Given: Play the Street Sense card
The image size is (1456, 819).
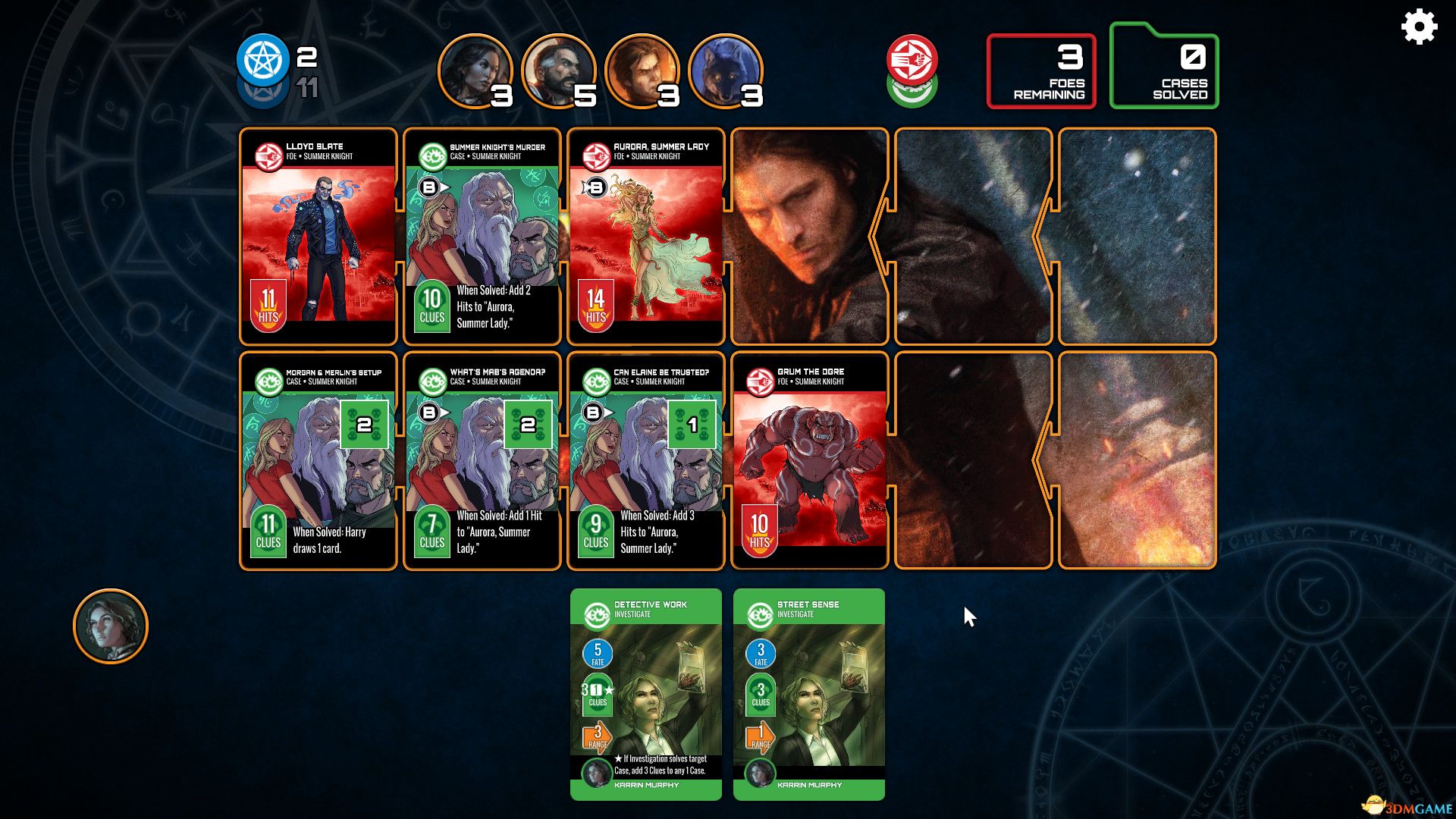Looking at the screenshot, I should tap(808, 698).
